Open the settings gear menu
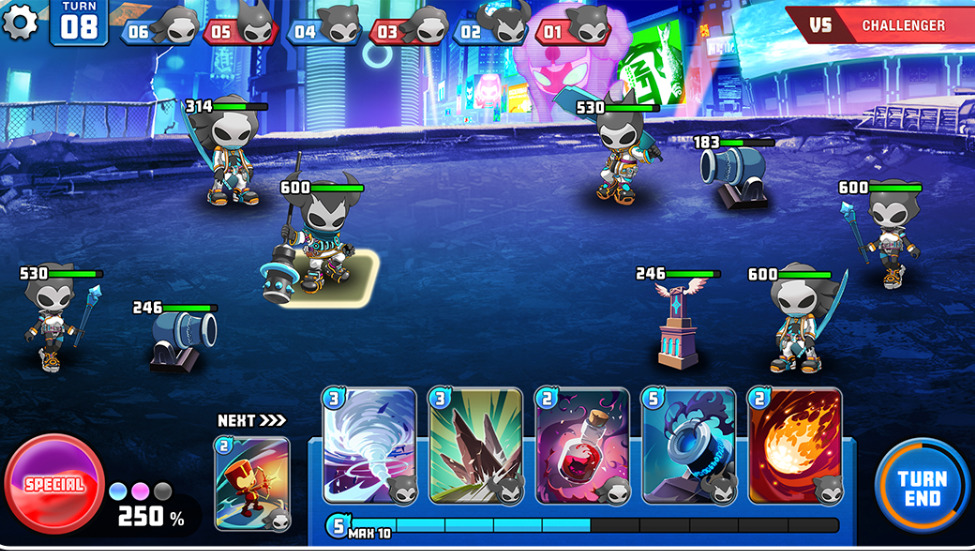Screen dimensions: 975x551 [20, 22]
